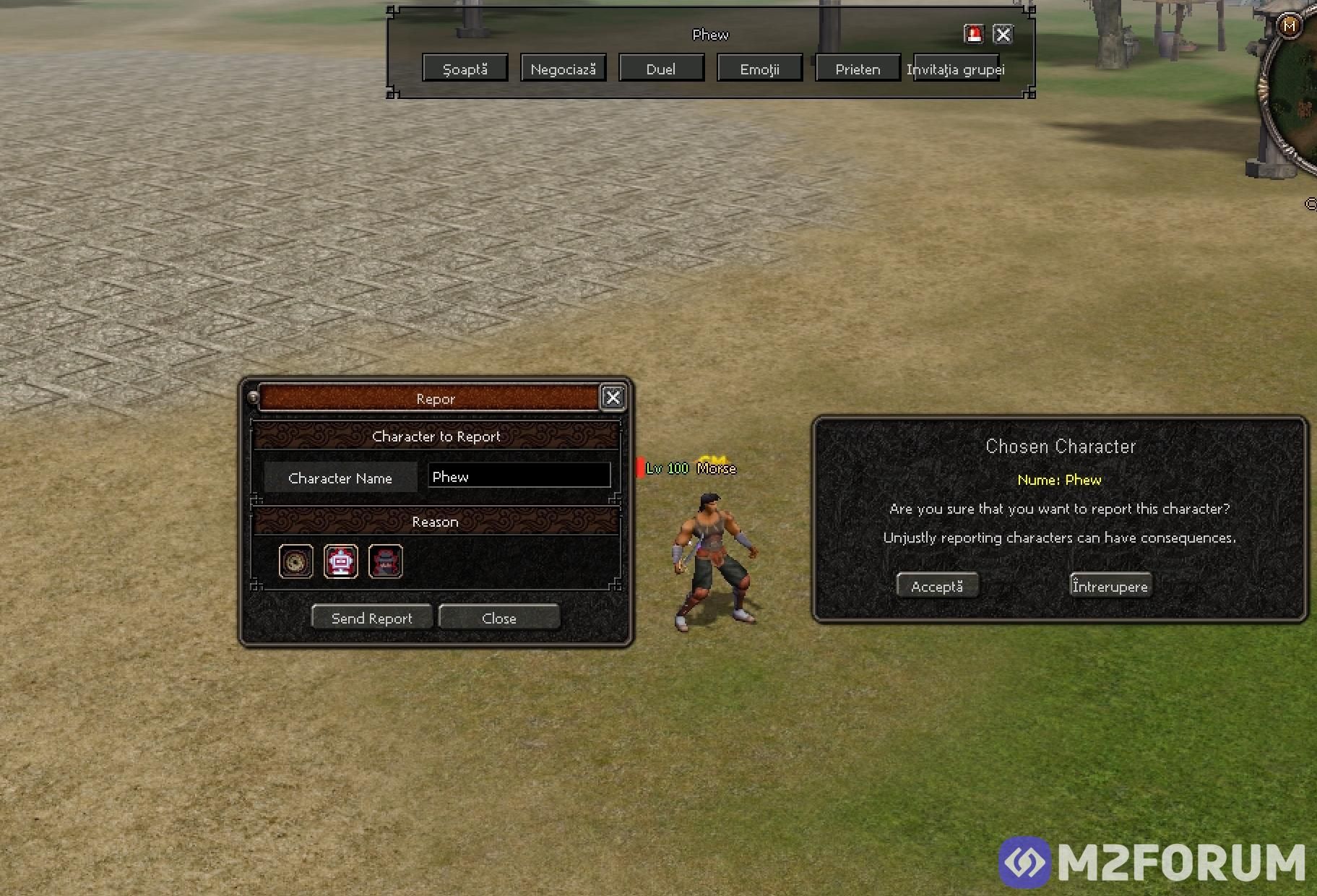Add Phew as friend via Prieten
Screen dimensions: 1317x896
pyautogui.click(x=858, y=69)
